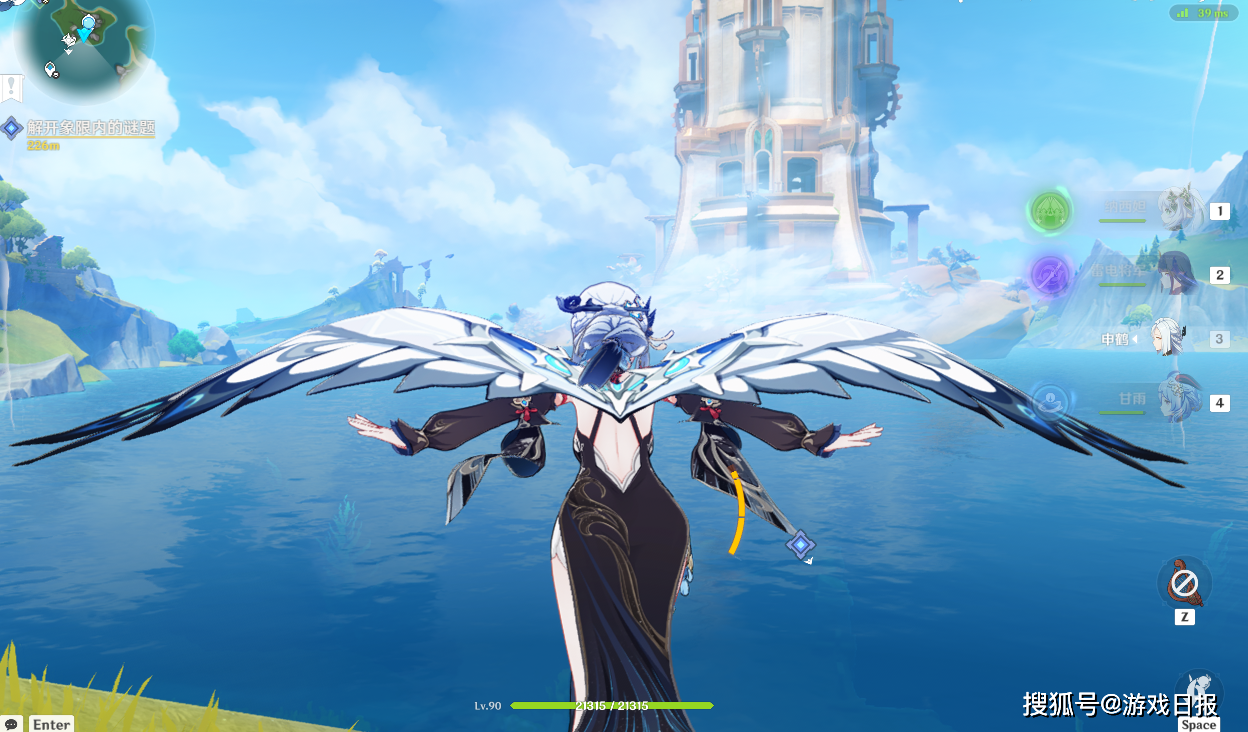This screenshot has height=732, width=1248.
Task: Open the quest banner with exclamation mark
Action: coord(11,87)
